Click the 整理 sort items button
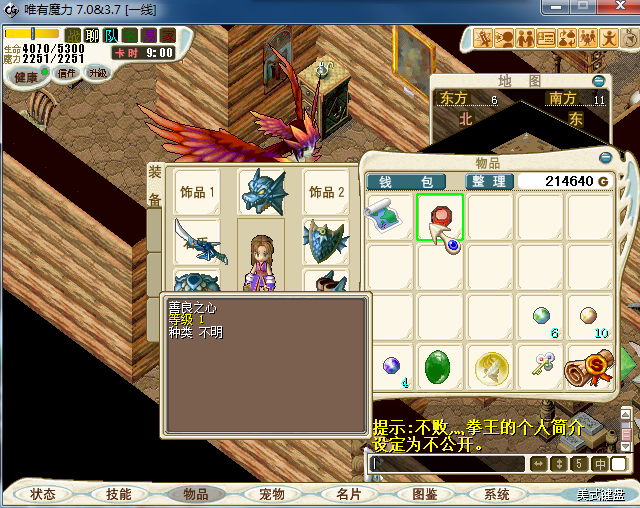 [490, 181]
